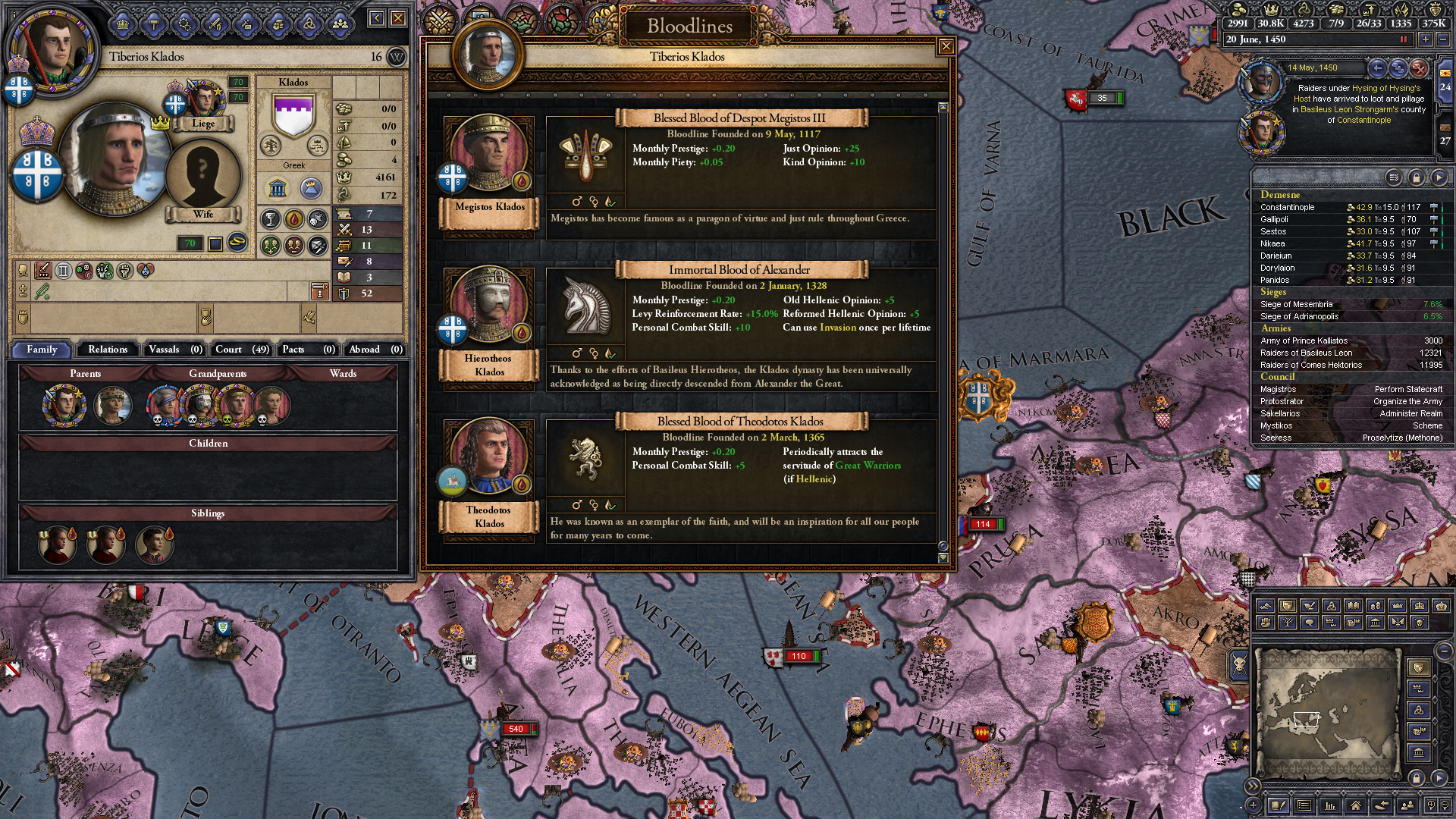1456x819 pixels.
Task: Dismiss the raiders notification message
Action: pyautogui.click(x=1419, y=68)
